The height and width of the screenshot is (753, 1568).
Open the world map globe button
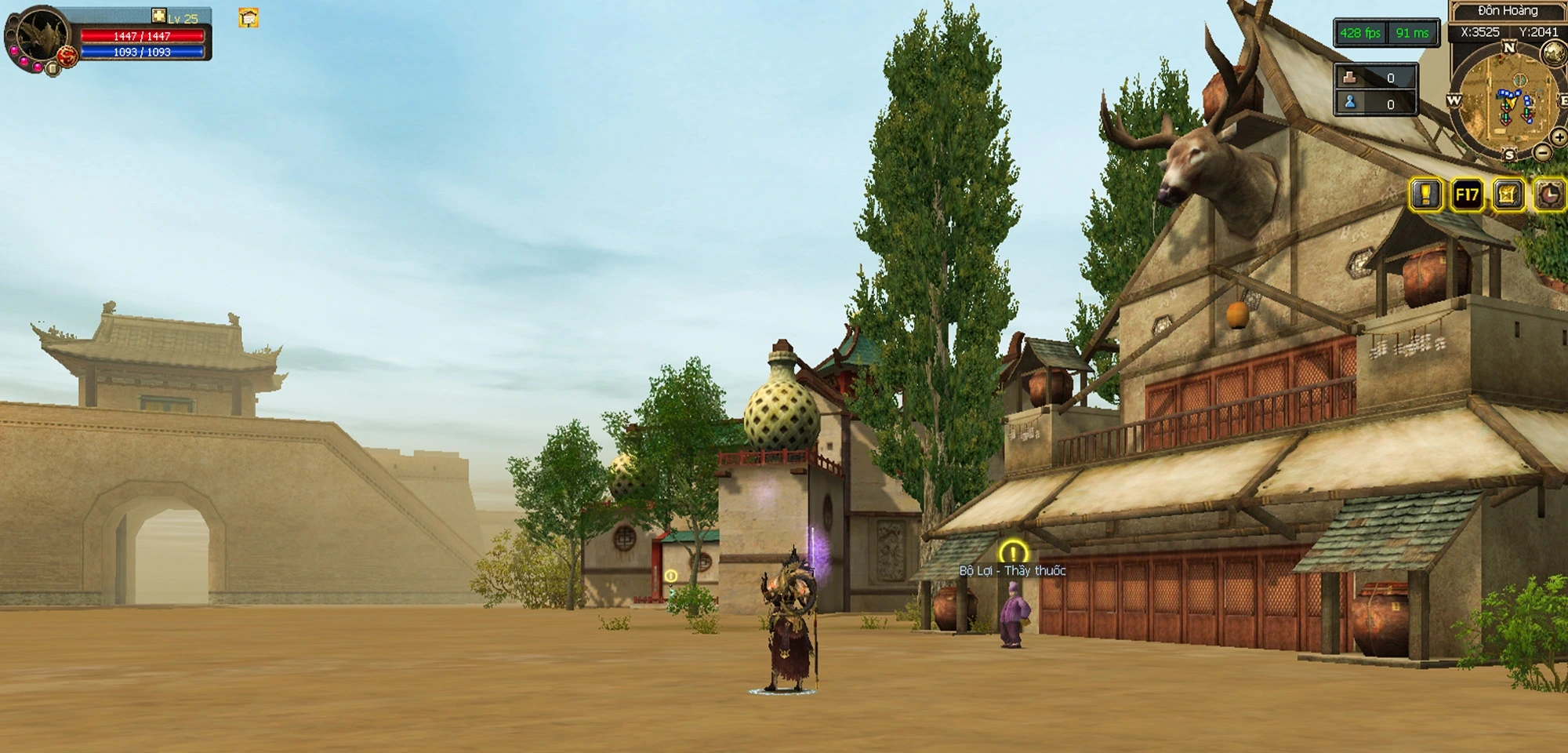coord(1554,53)
